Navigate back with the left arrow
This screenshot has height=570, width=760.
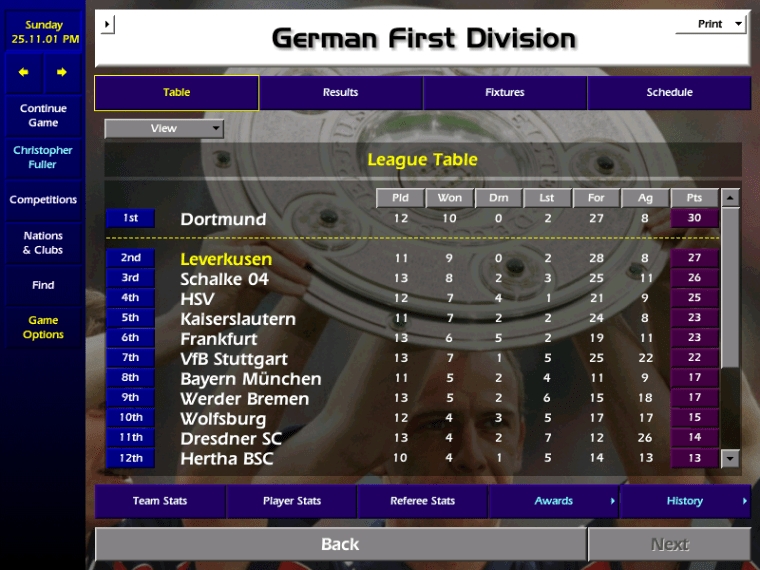pyautogui.click(x=25, y=73)
